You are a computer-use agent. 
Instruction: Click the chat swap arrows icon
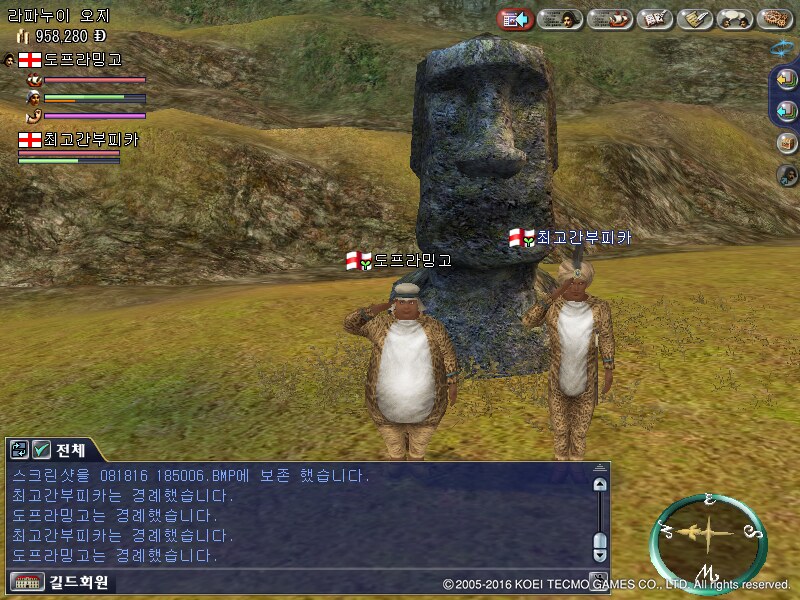(x=20, y=449)
